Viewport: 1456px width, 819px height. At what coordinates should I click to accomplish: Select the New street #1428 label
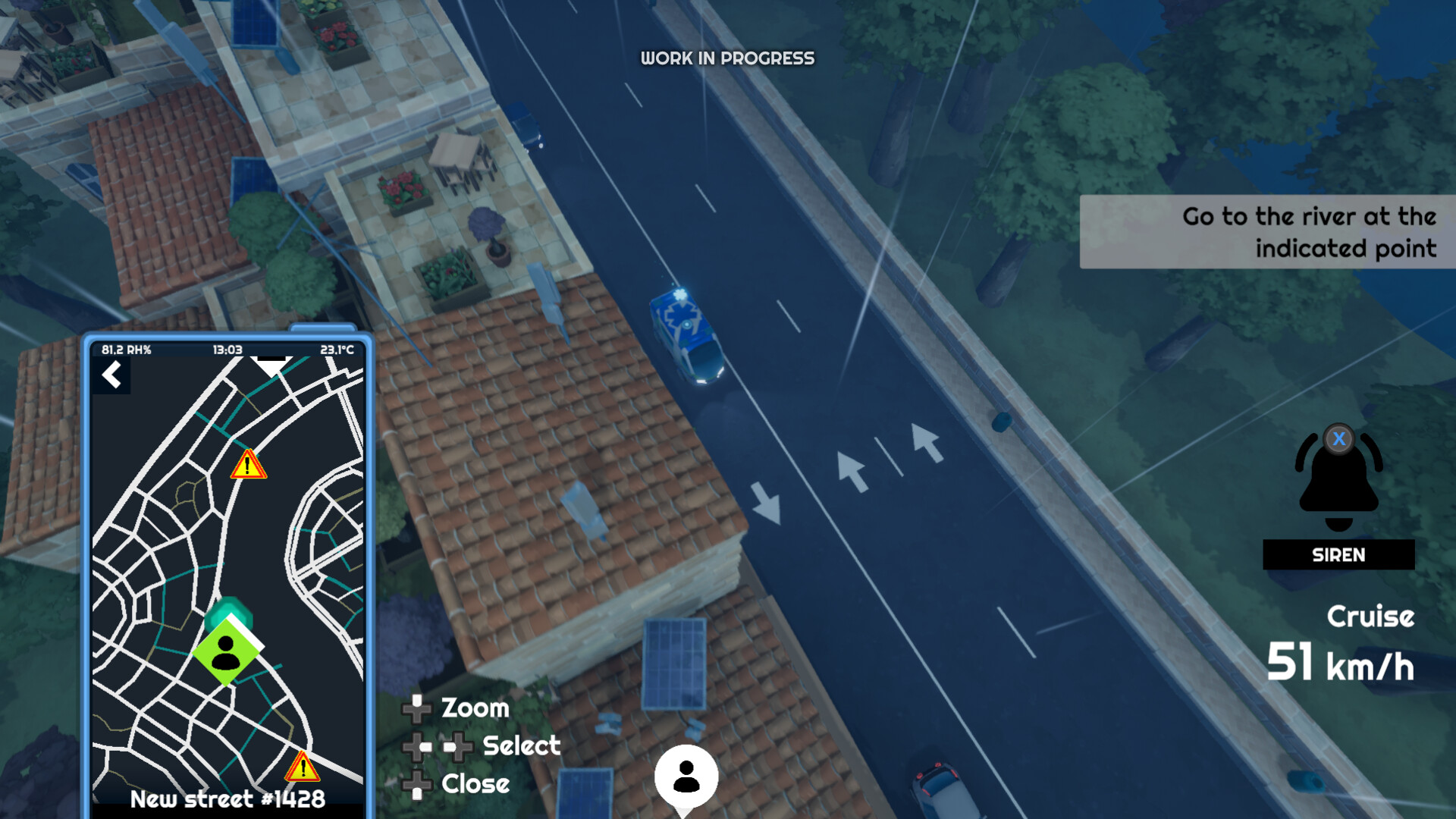[x=227, y=799]
